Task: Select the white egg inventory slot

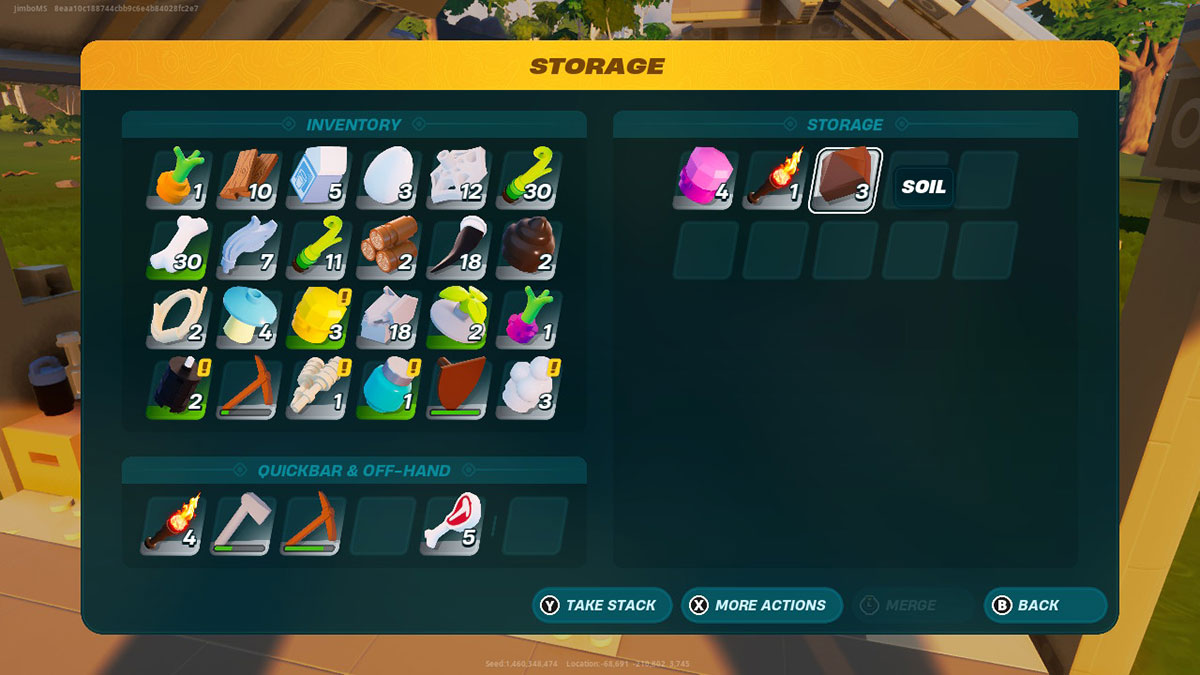Action: pos(387,179)
